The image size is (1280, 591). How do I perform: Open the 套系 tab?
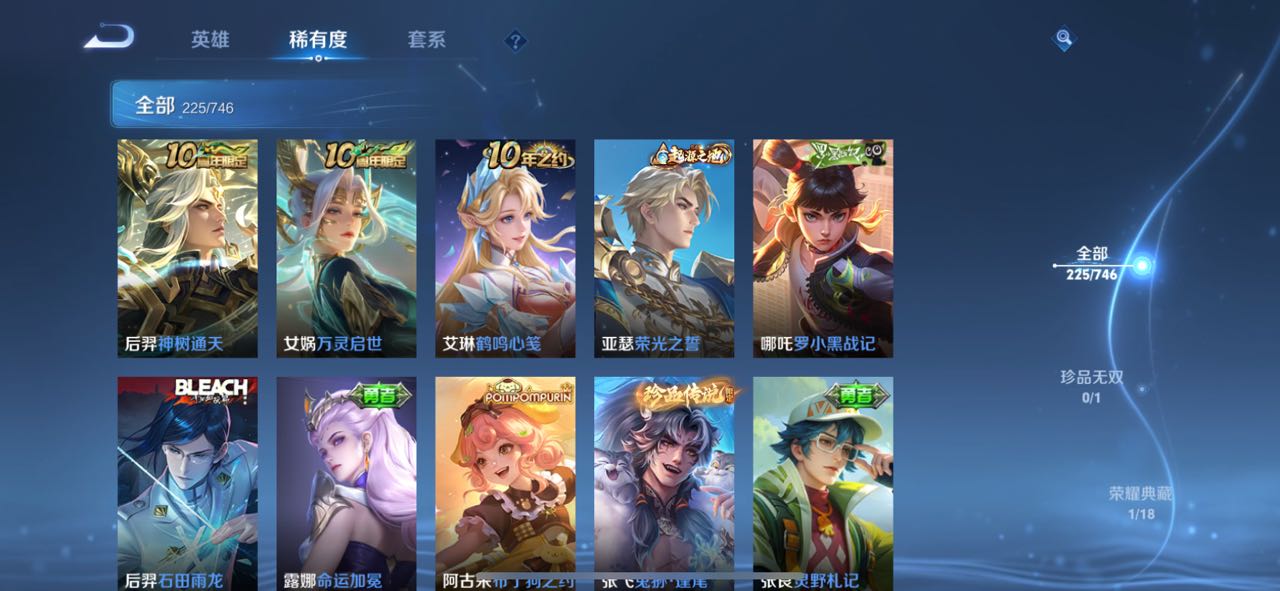[426, 40]
